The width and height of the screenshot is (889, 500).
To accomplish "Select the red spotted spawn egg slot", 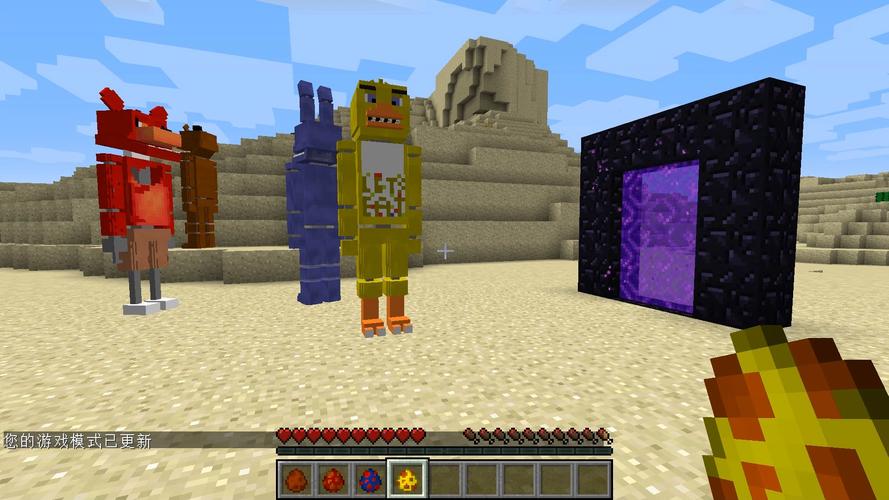I will (x=333, y=480).
